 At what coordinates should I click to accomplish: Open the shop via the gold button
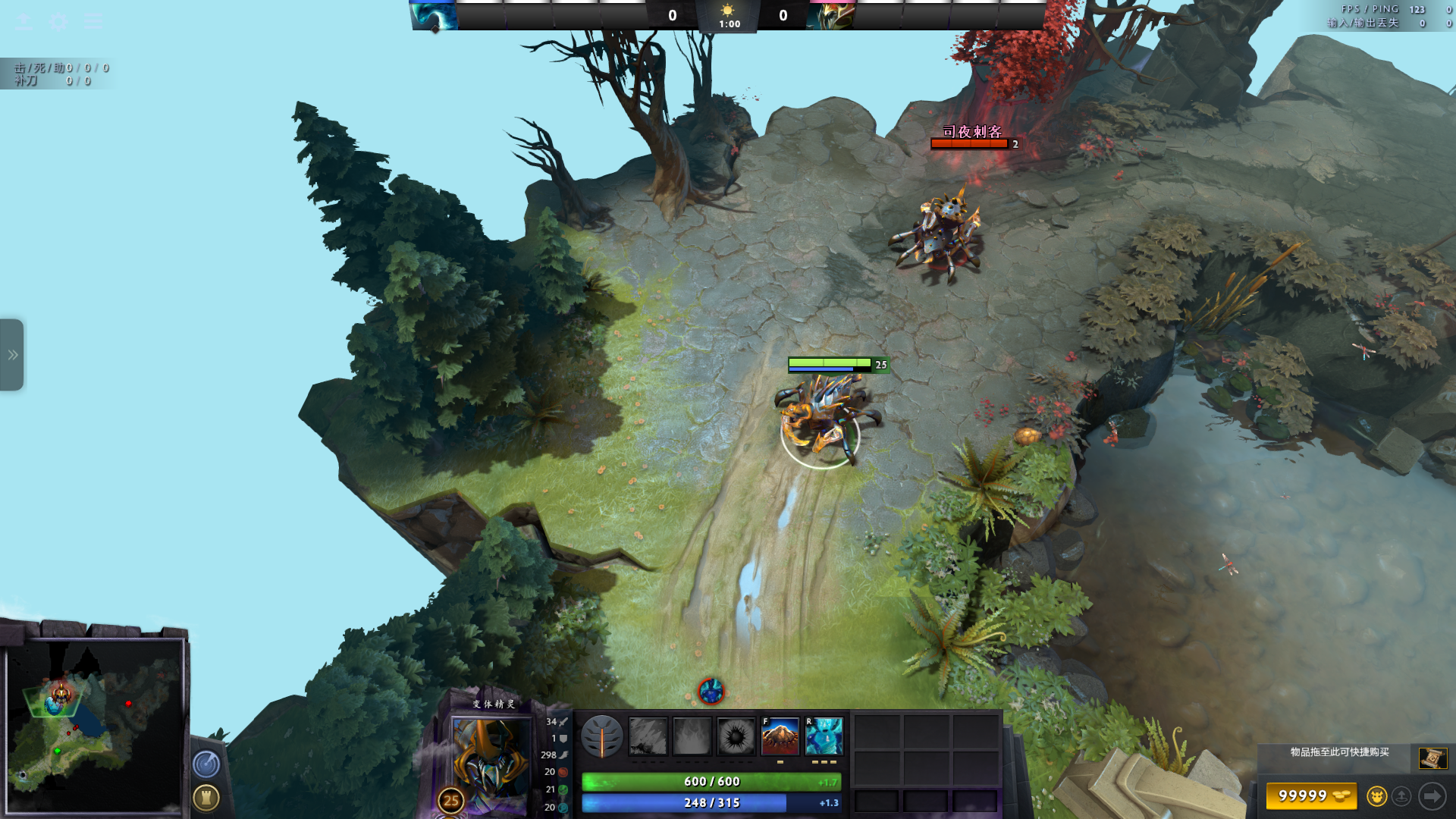pyautogui.click(x=1311, y=796)
